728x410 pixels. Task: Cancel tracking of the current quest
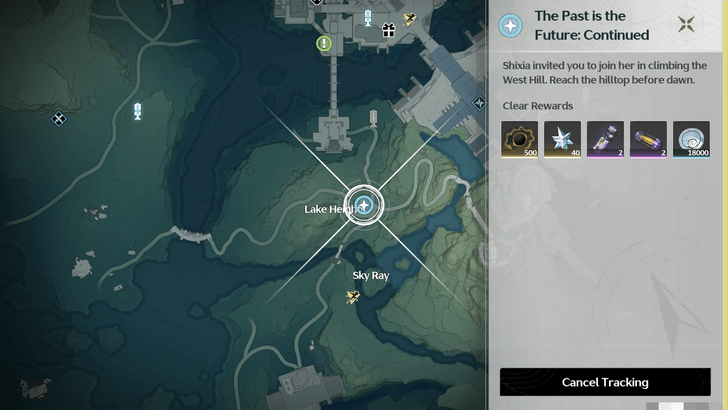coord(605,382)
